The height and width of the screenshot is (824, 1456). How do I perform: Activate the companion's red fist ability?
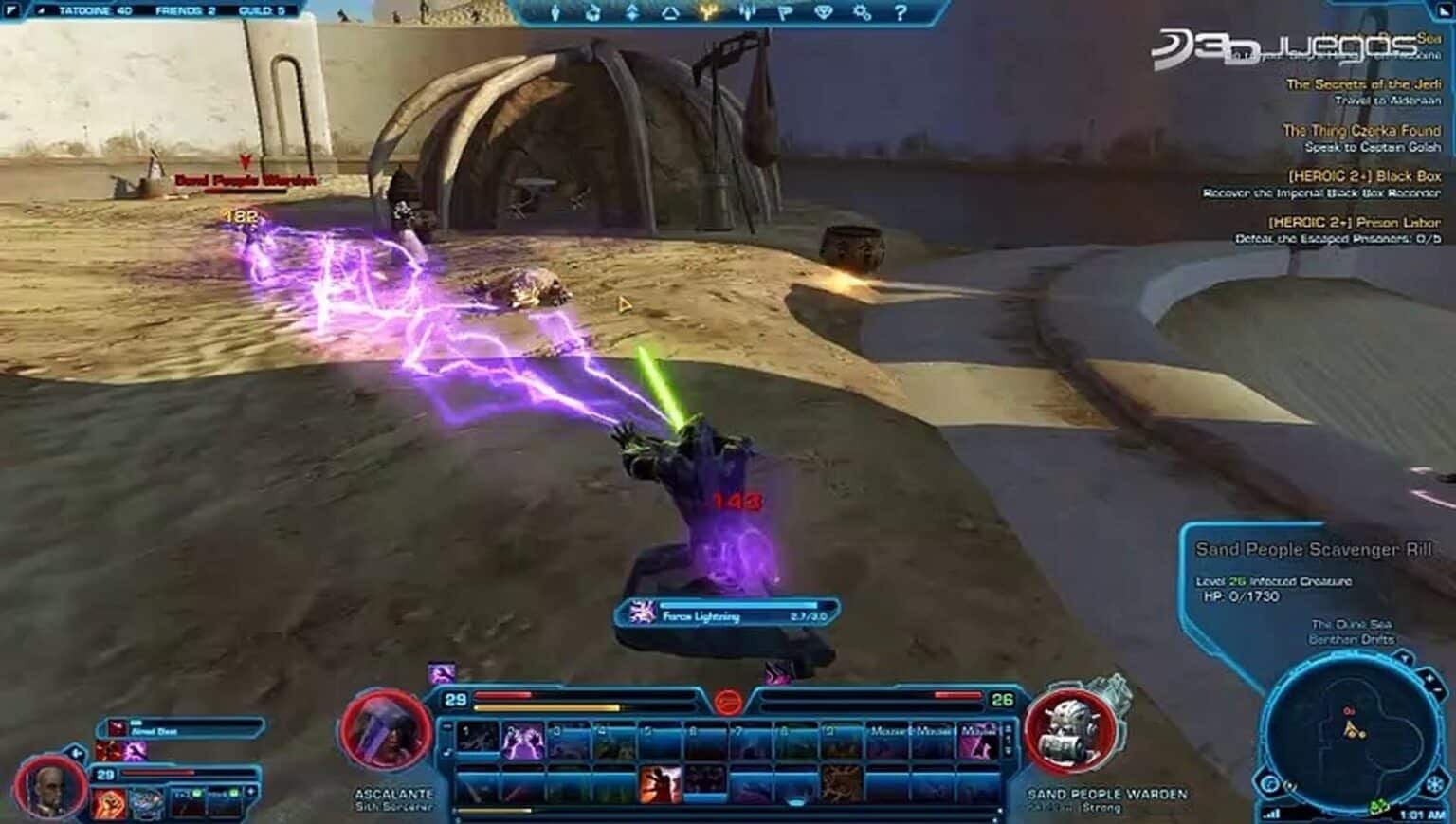coord(110,803)
